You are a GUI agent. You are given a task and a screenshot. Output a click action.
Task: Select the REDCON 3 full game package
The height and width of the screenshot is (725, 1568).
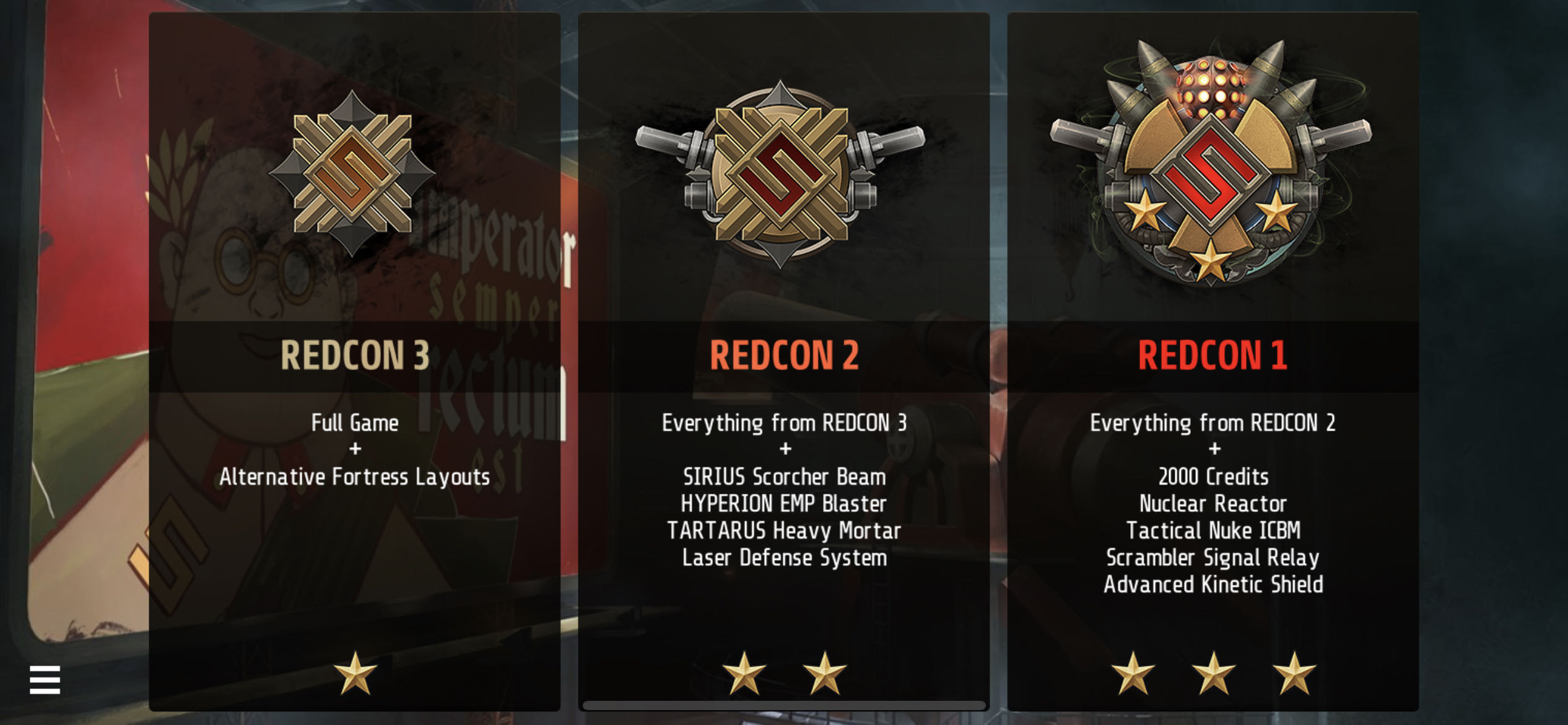click(354, 361)
